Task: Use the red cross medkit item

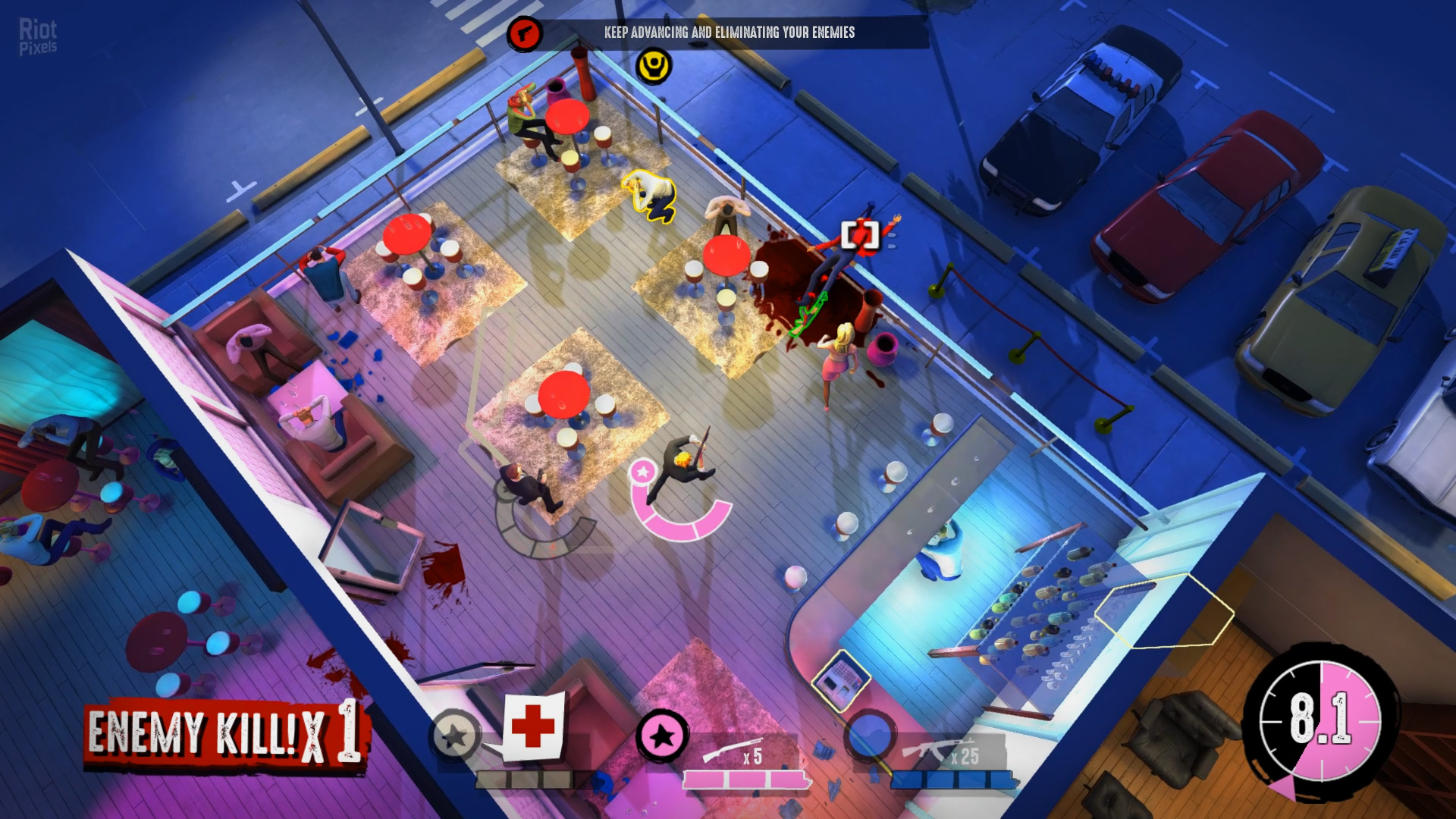Action: pyautogui.click(x=533, y=726)
